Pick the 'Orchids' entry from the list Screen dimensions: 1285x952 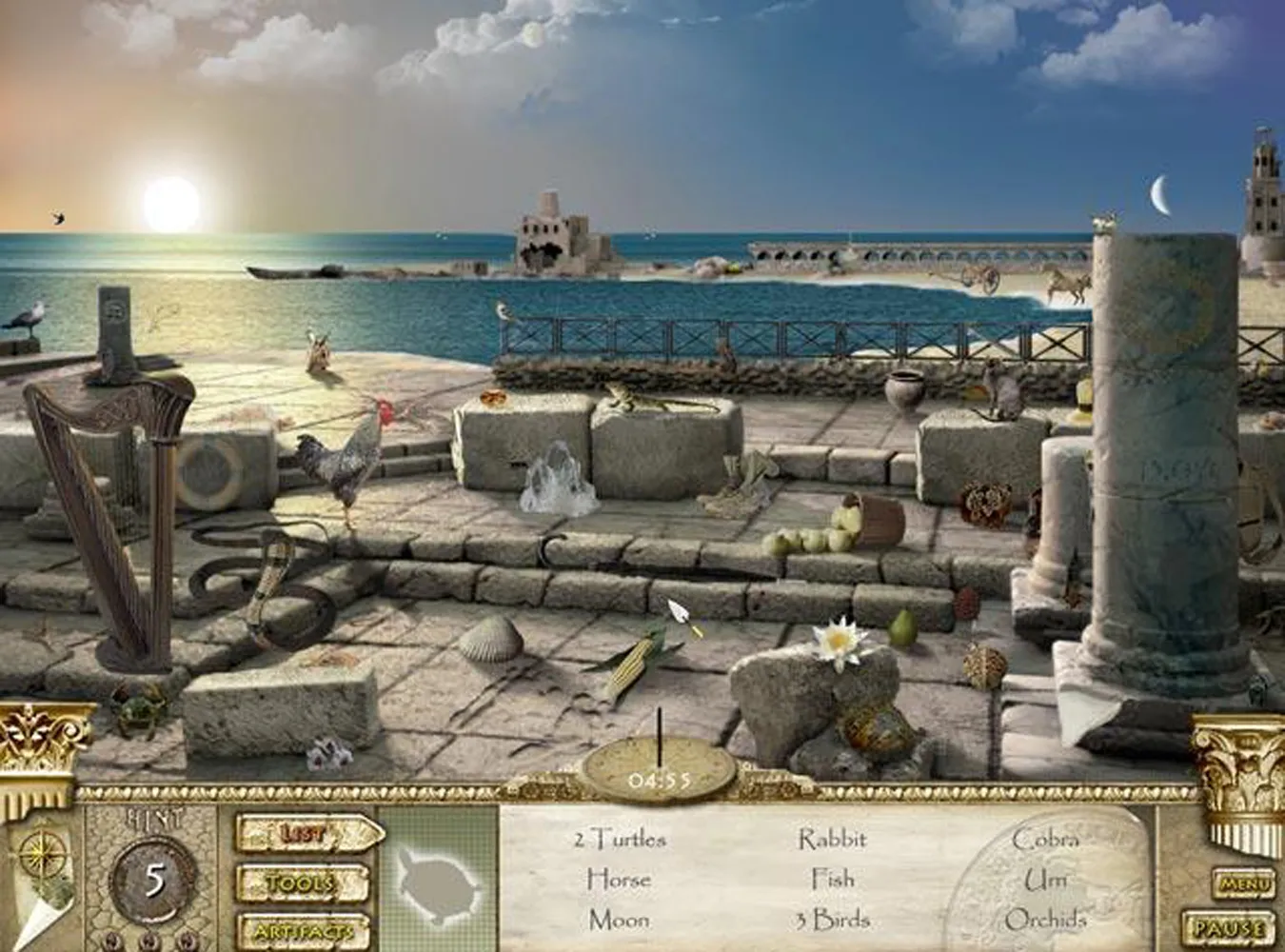1045,920
